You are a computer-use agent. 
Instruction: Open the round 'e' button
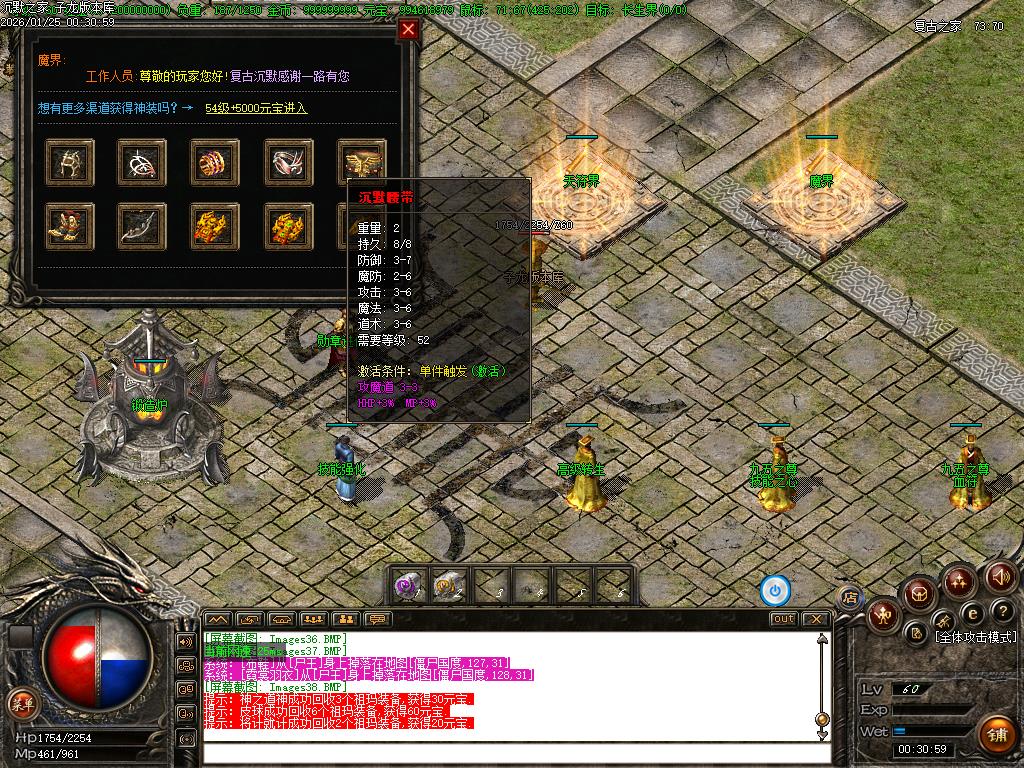click(971, 614)
